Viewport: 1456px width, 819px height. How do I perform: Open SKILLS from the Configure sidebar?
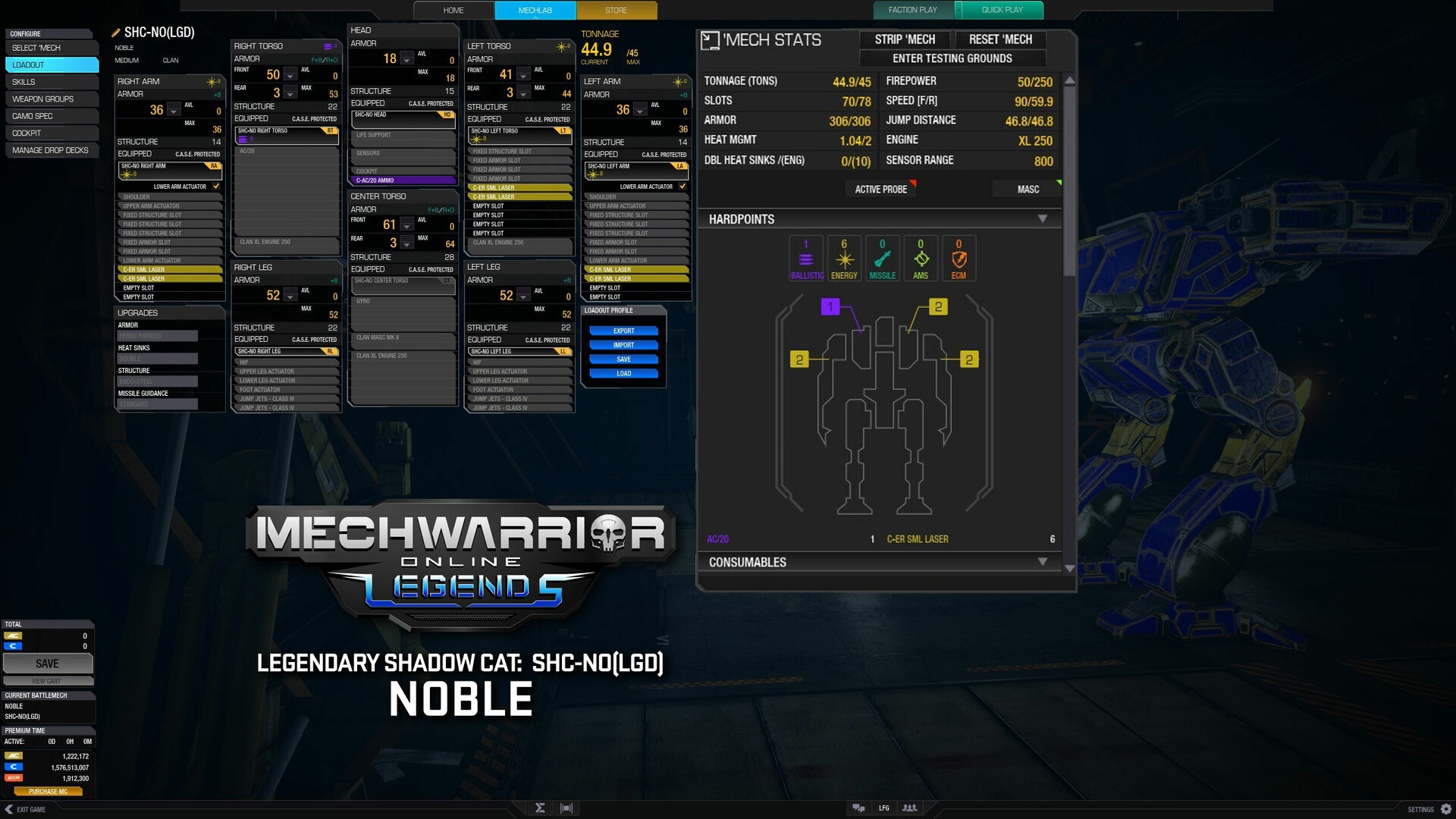(51, 81)
